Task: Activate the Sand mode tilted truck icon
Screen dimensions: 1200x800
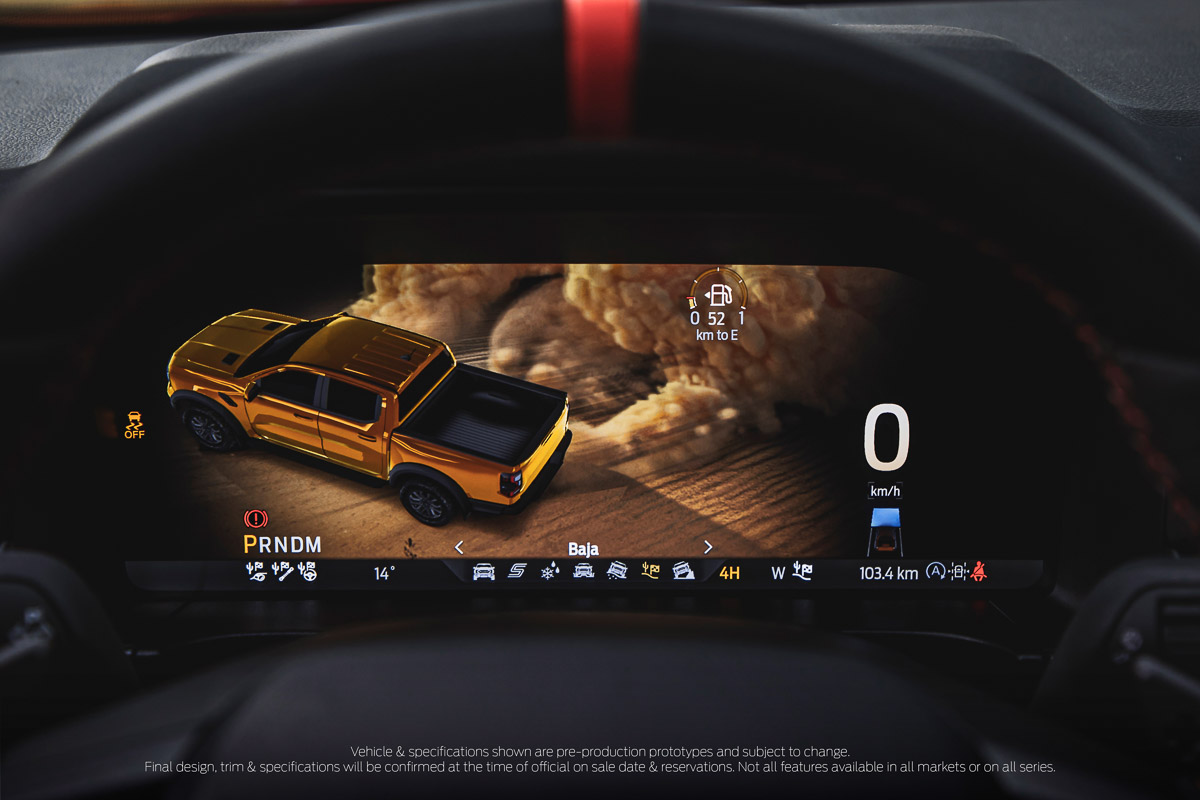Action: [617, 572]
